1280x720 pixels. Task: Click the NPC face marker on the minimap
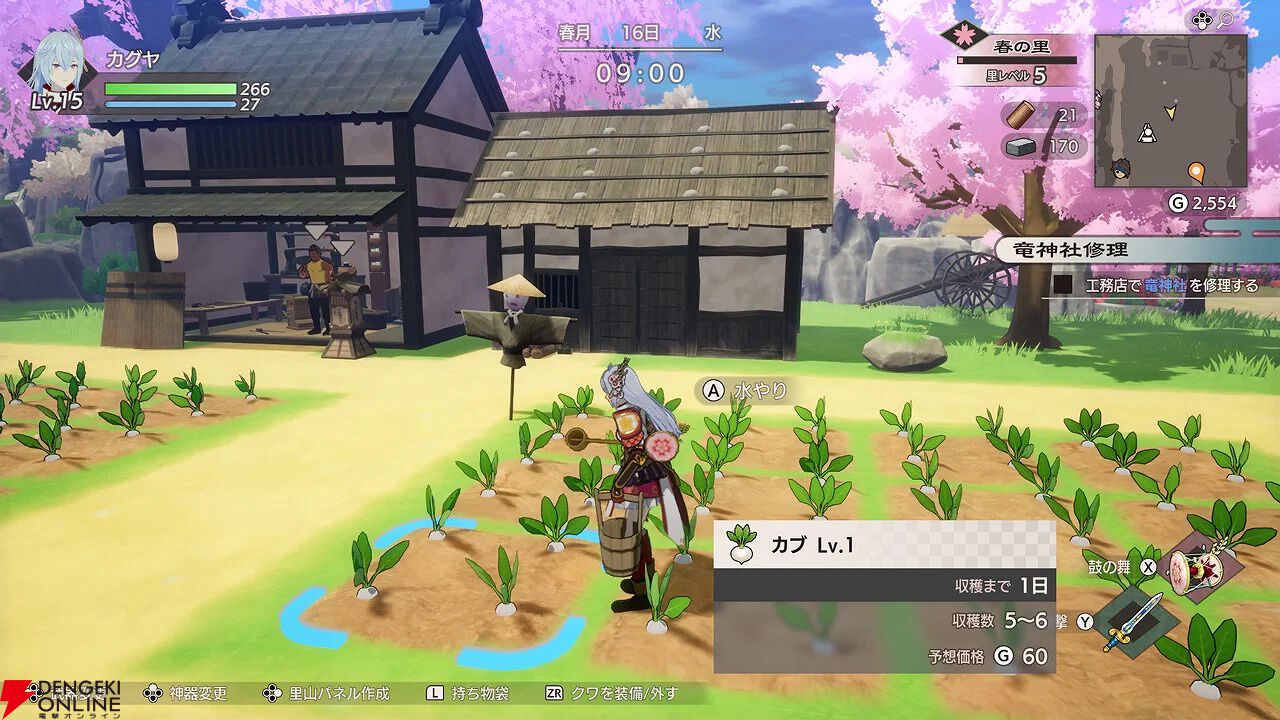click(x=1121, y=167)
